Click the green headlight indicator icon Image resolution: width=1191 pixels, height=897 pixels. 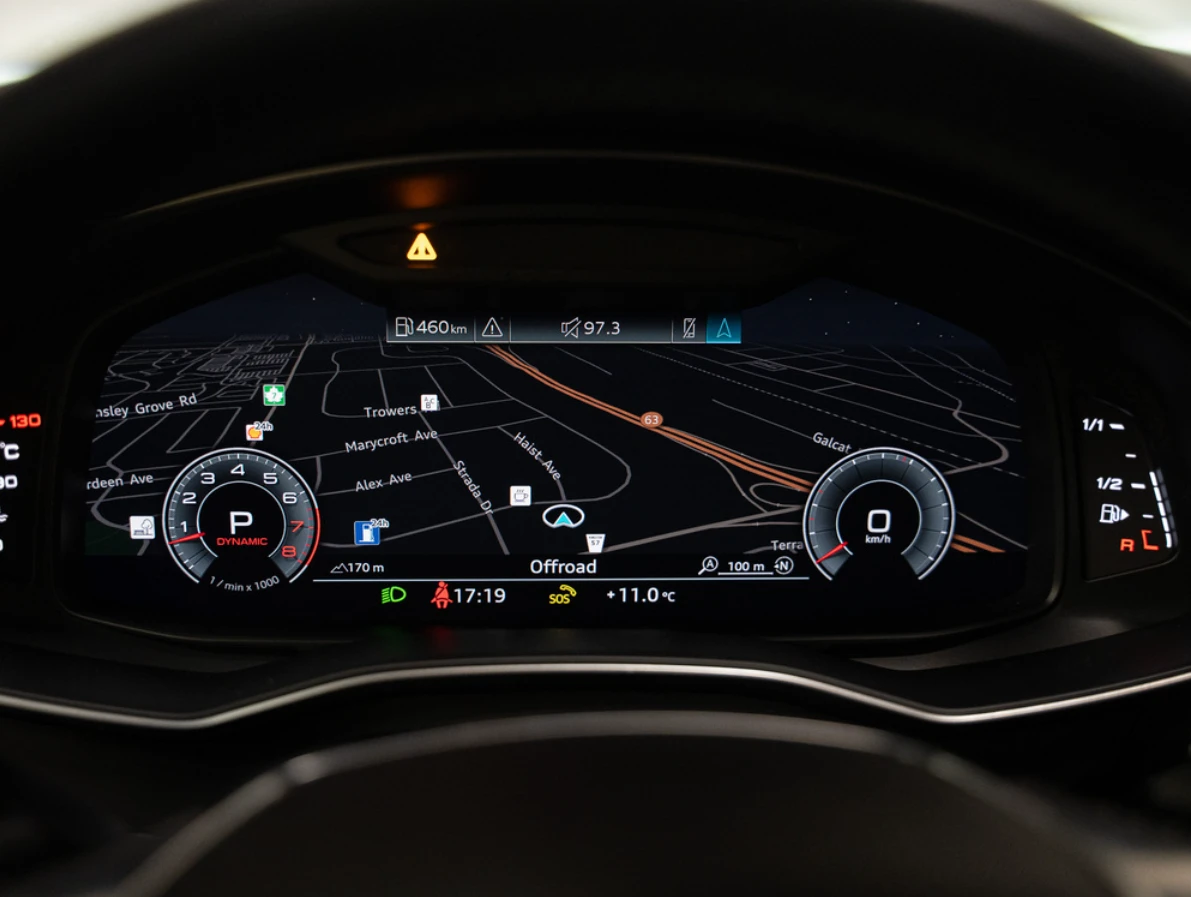point(393,595)
